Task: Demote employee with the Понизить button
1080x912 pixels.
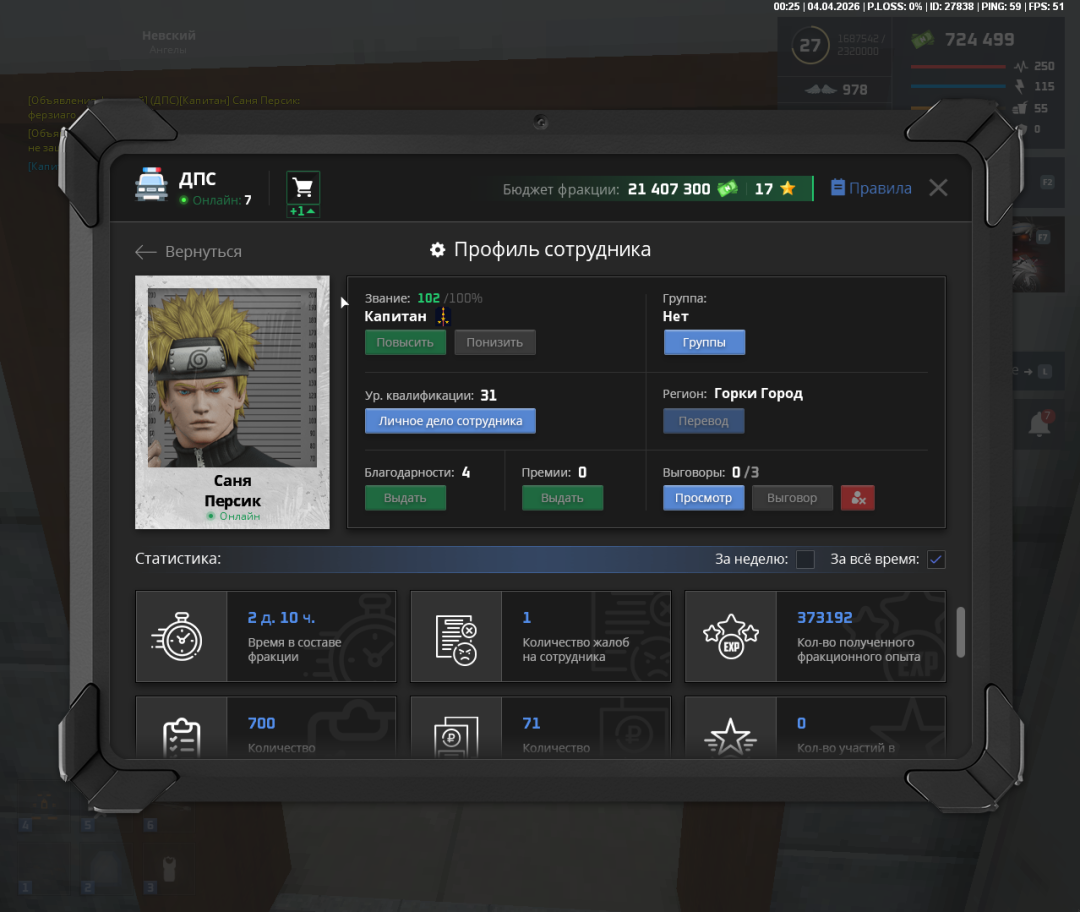Action: [495, 343]
